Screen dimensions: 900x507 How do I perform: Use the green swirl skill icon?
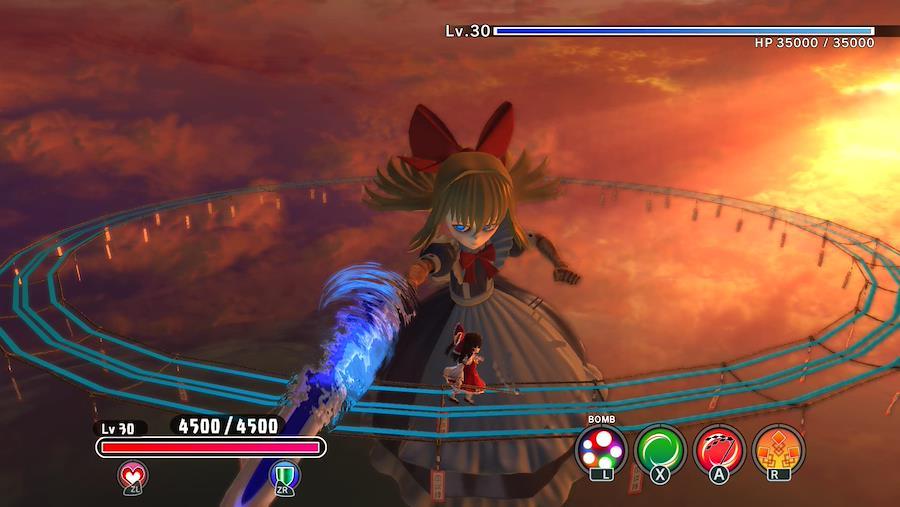pos(660,448)
